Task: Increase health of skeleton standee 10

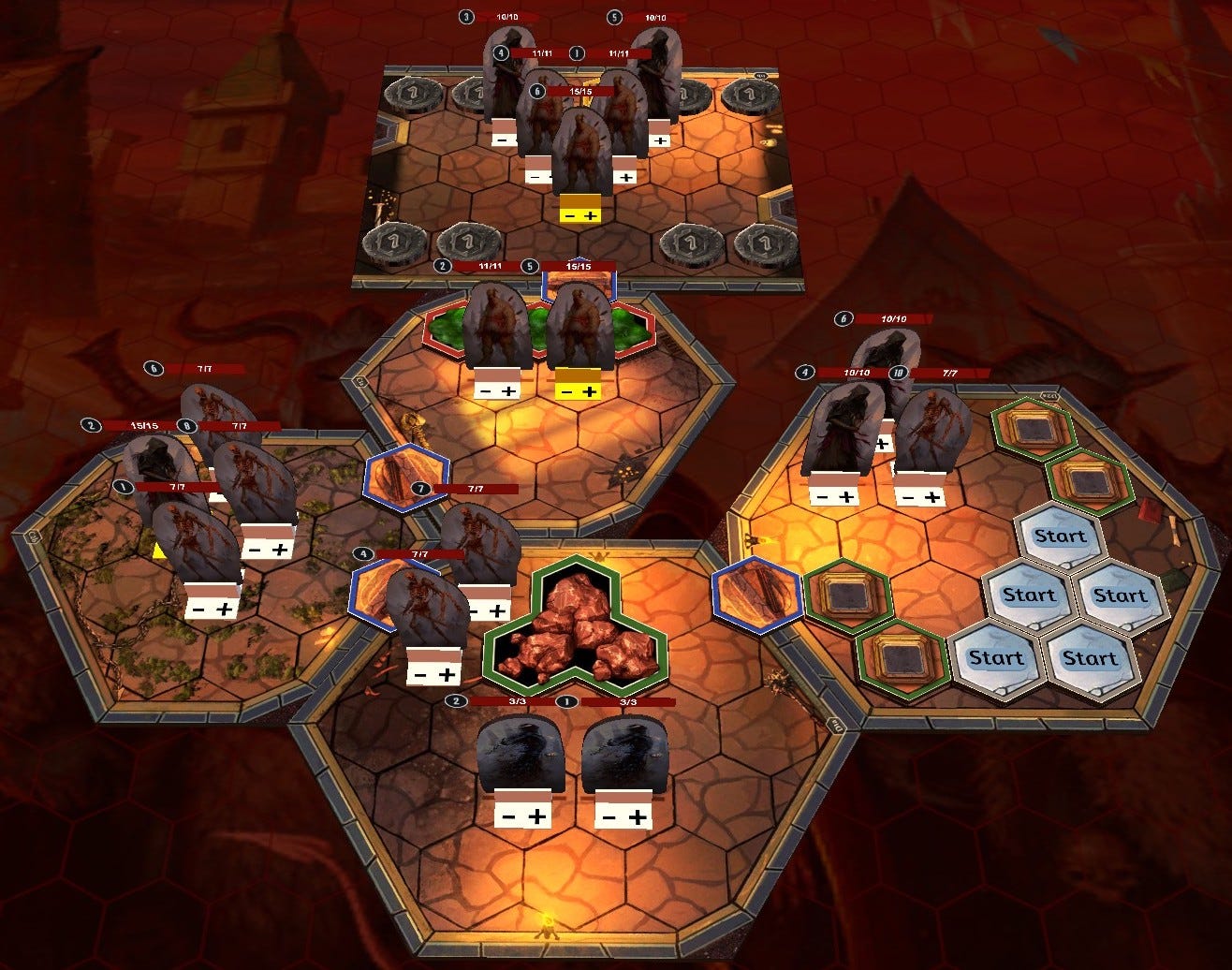Action: click(x=931, y=497)
